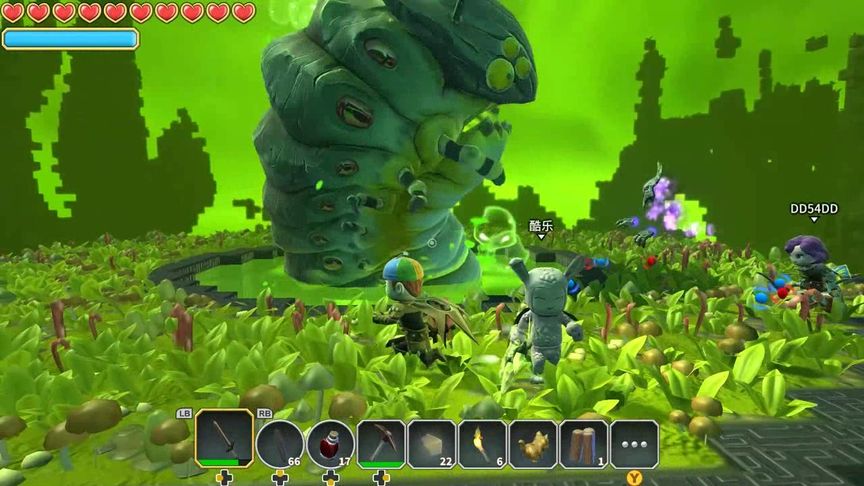This screenshot has width=864, height=486.
Task: Choose the torch slot with 6
Action: 482,443
